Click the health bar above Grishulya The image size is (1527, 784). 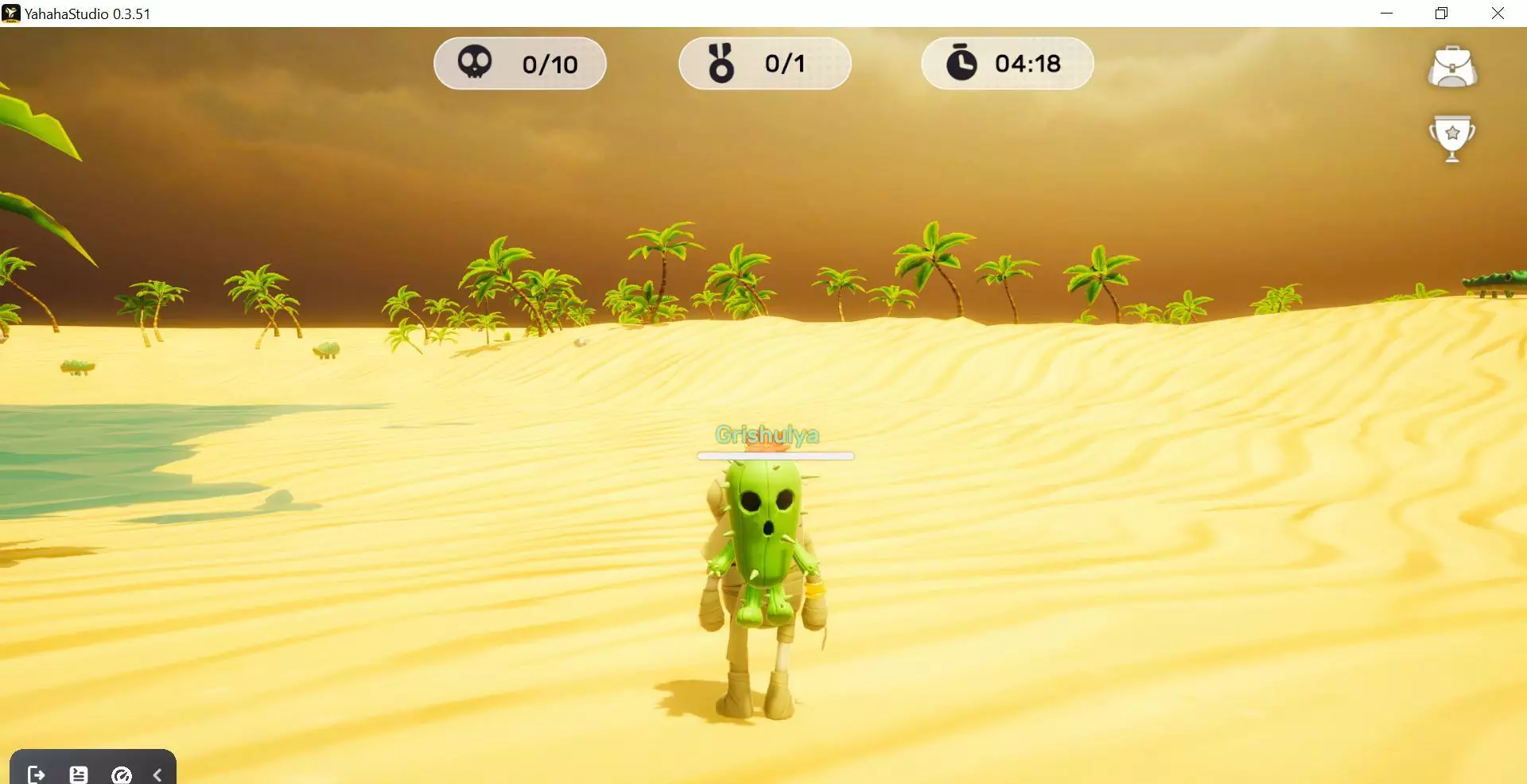(x=775, y=456)
